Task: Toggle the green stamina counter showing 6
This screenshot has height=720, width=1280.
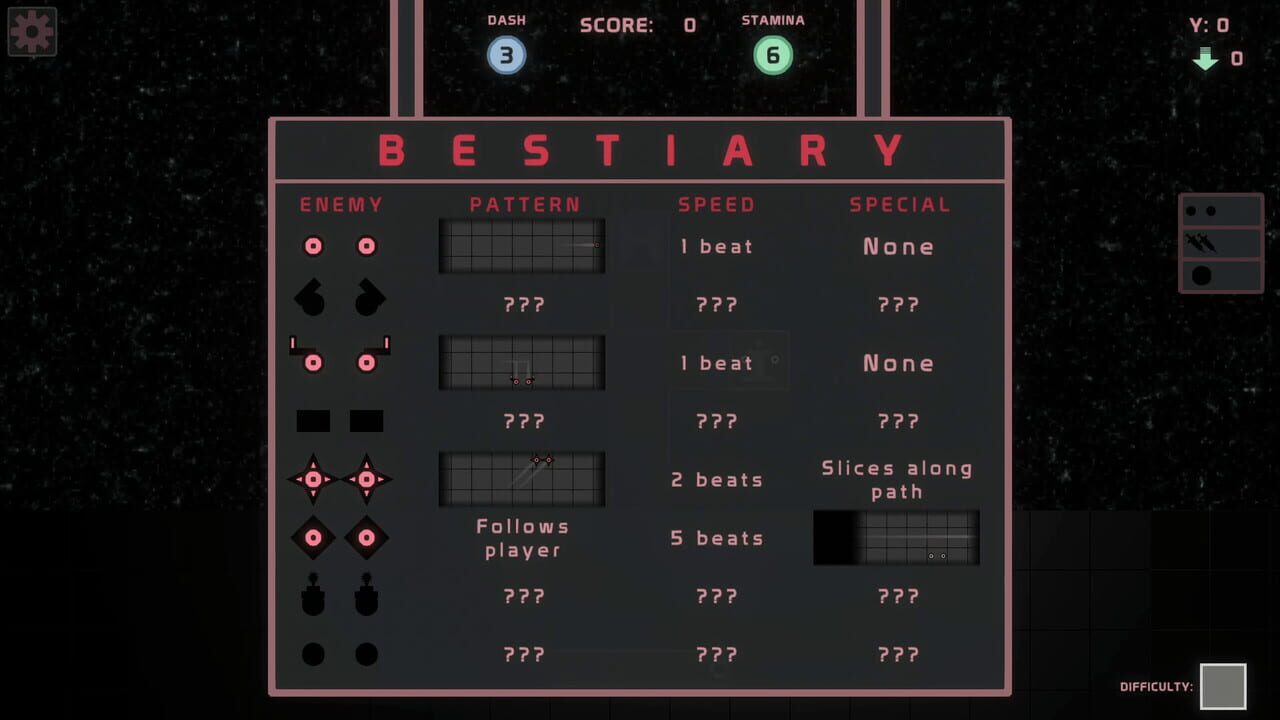Action: (771, 55)
